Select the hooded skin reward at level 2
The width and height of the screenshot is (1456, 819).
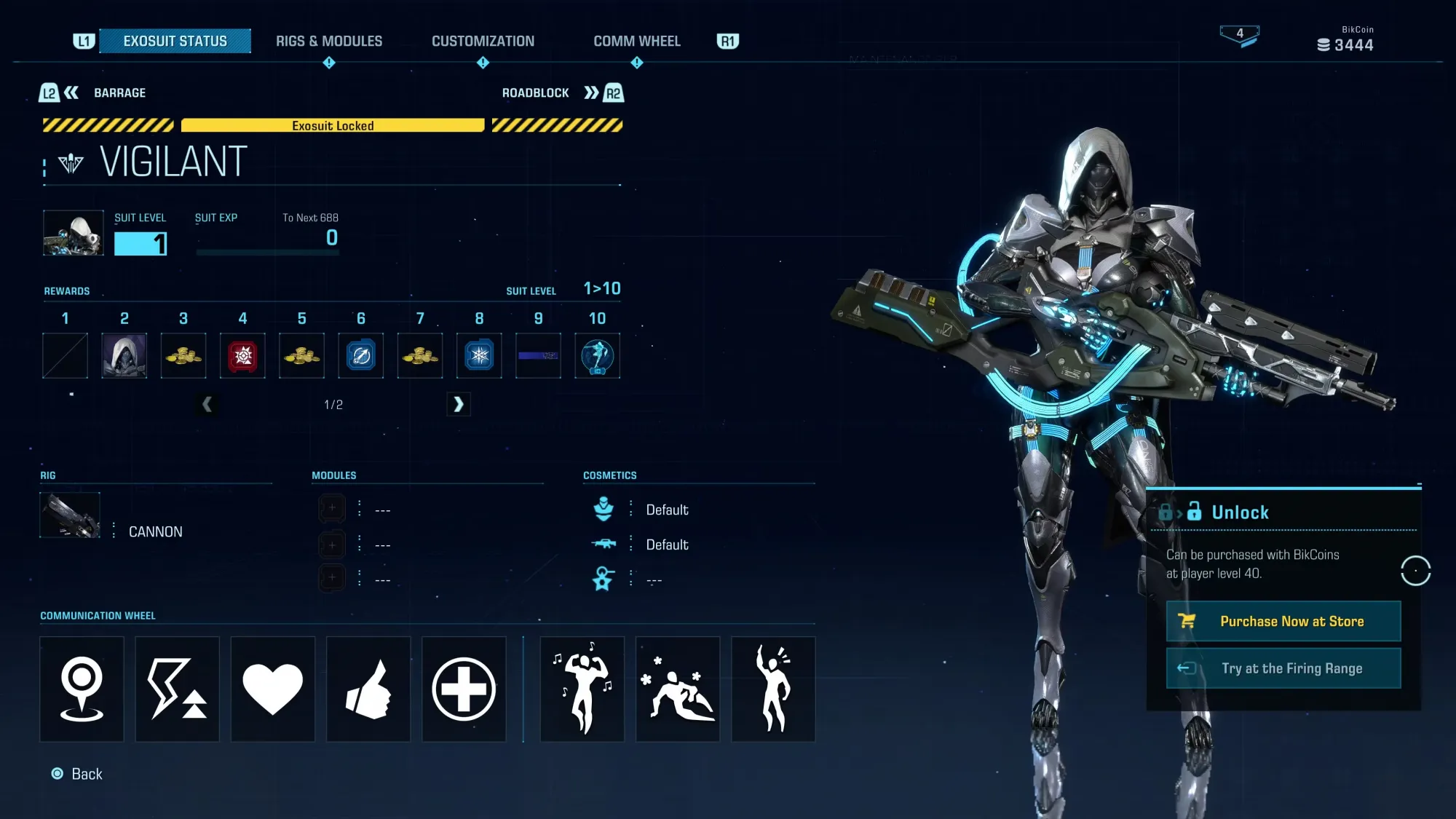[x=124, y=355]
